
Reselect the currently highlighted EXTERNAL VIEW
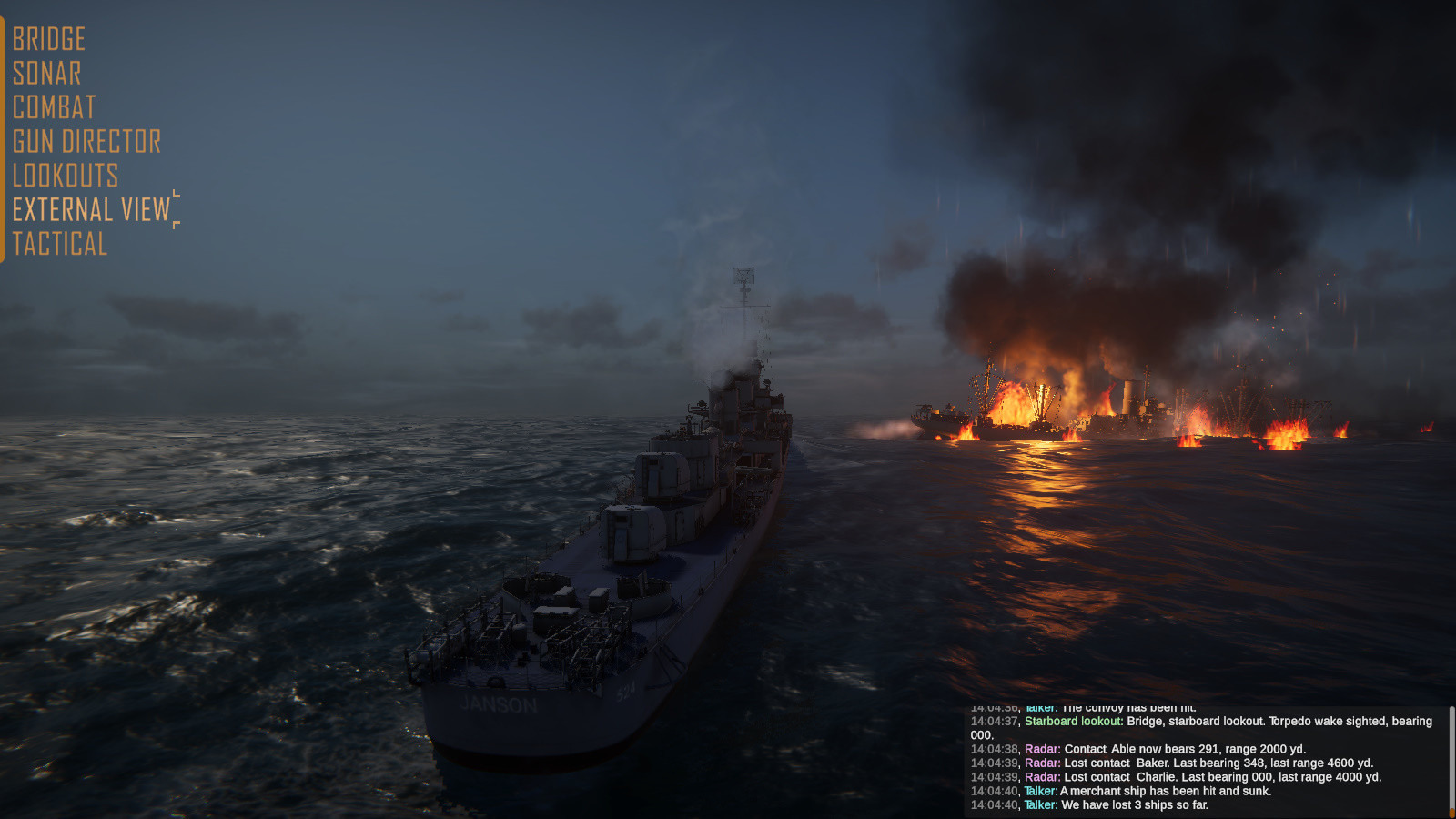tap(91, 209)
